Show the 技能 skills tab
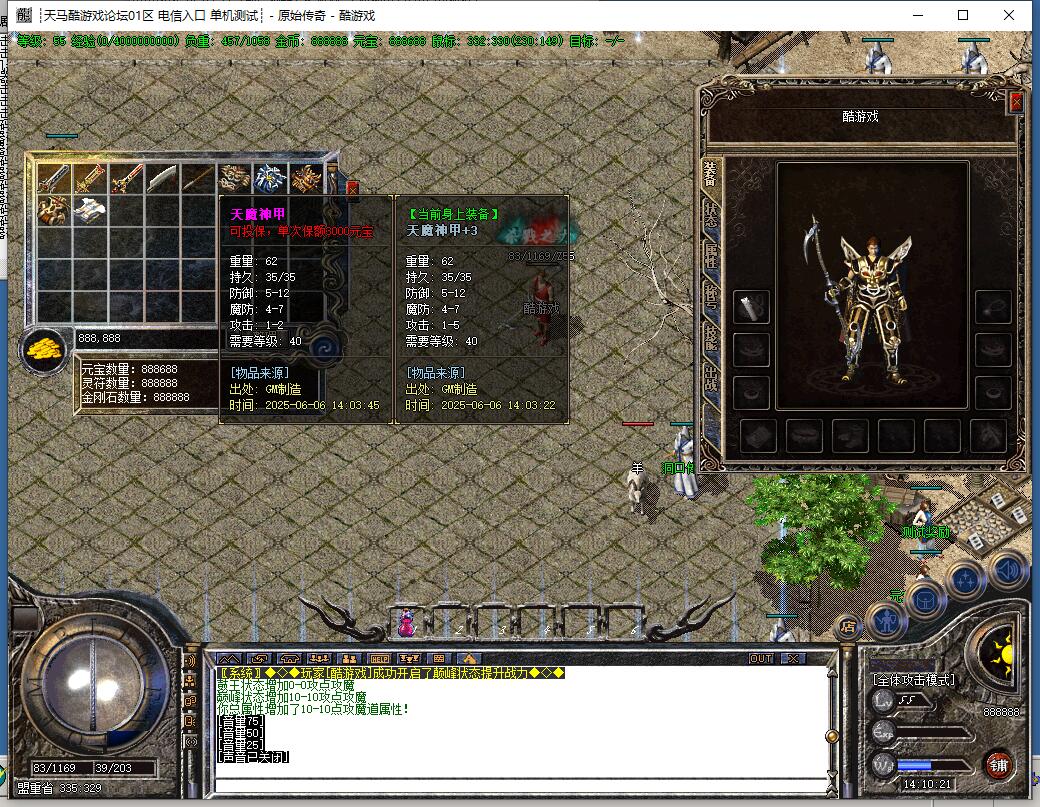 [x=710, y=338]
